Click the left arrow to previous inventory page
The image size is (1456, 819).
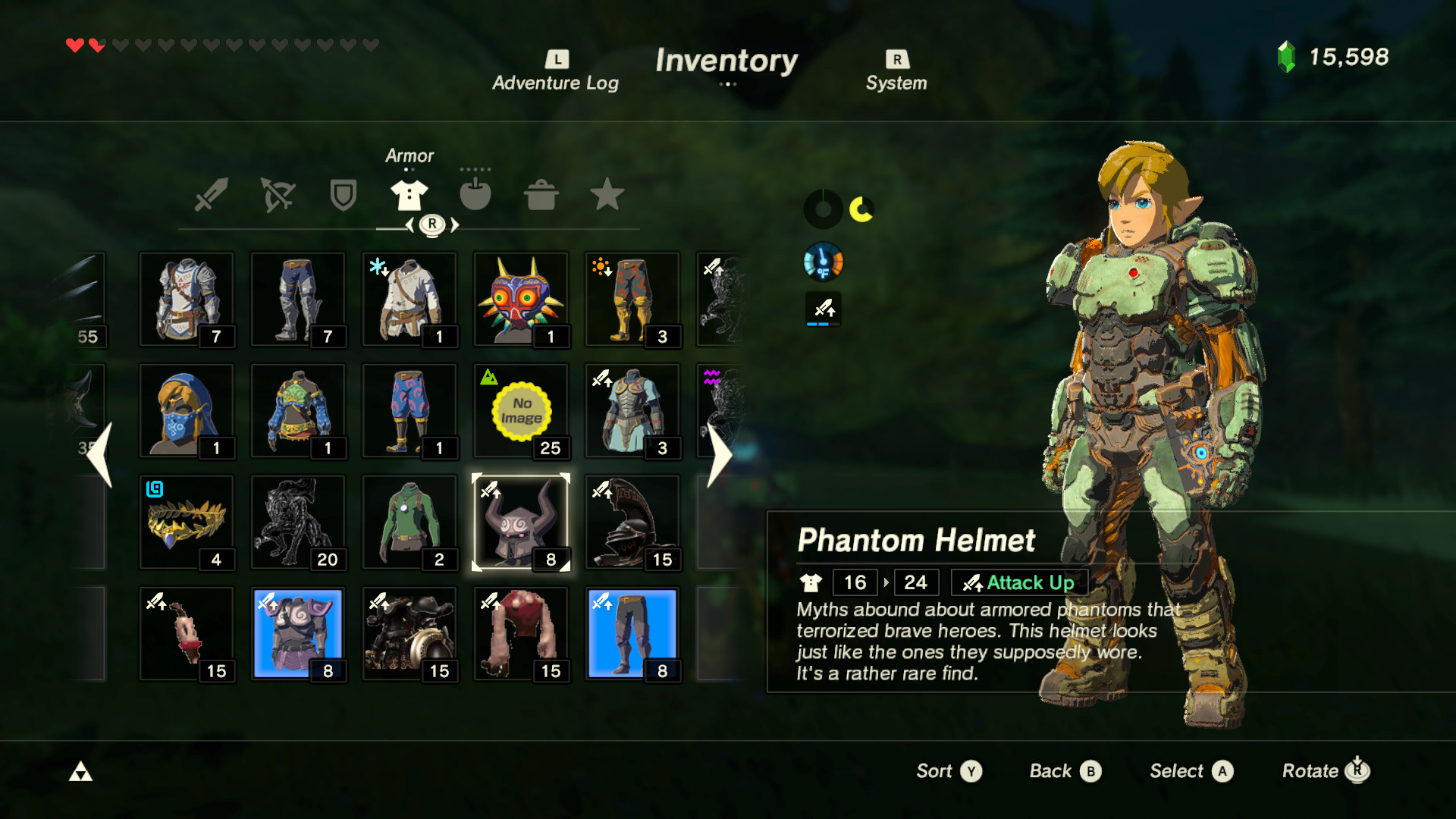100,453
